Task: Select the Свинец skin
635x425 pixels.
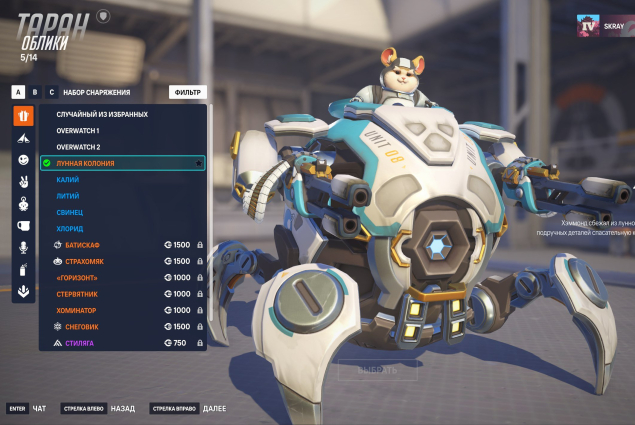Action: 70,212
